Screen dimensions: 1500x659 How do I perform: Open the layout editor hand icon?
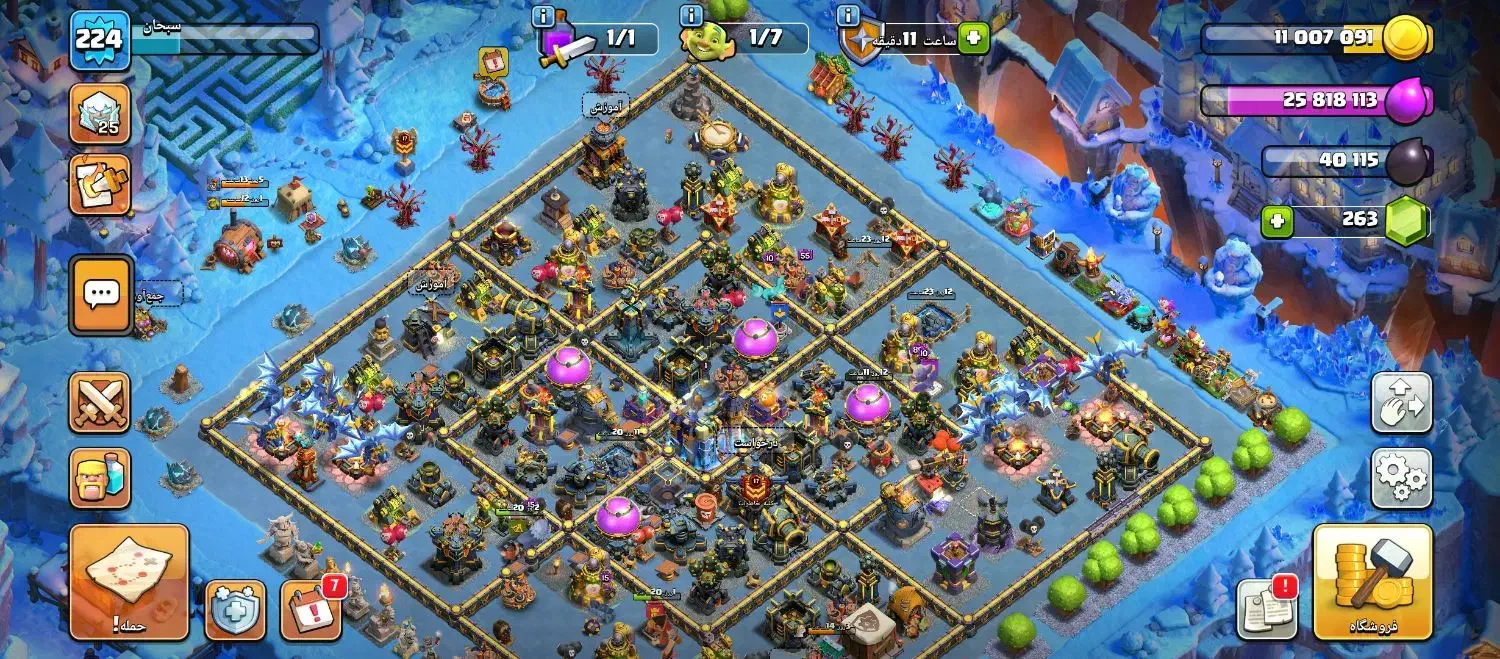(1401, 403)
